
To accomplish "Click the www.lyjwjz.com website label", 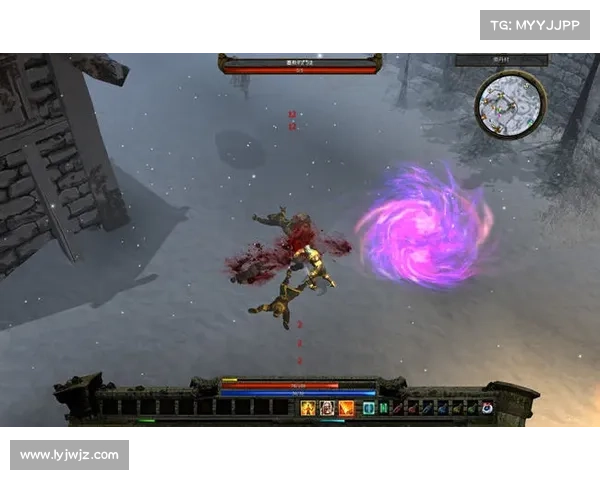I will point(71,456).
